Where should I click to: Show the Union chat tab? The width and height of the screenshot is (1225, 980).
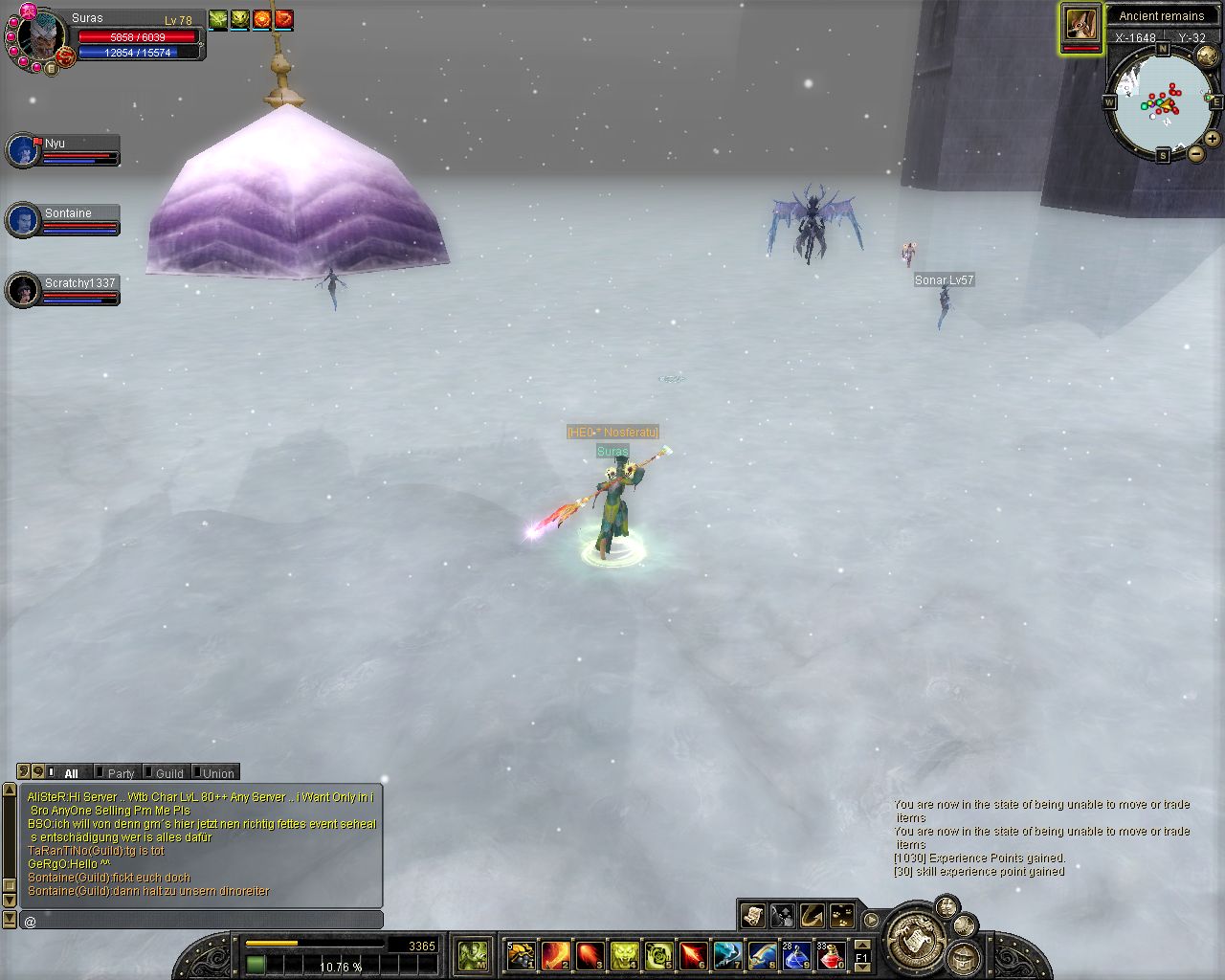217,773
